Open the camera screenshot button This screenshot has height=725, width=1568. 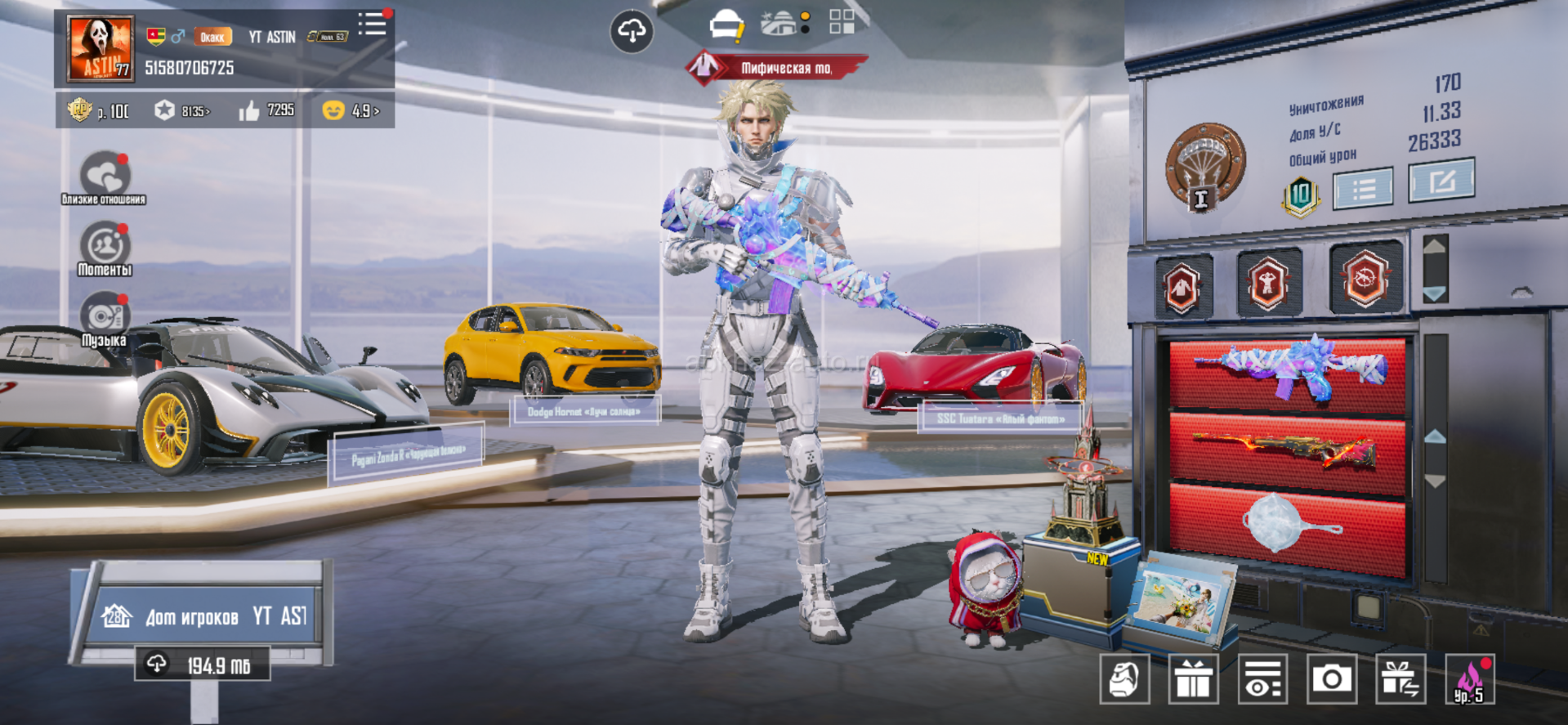click(1331, 678)
